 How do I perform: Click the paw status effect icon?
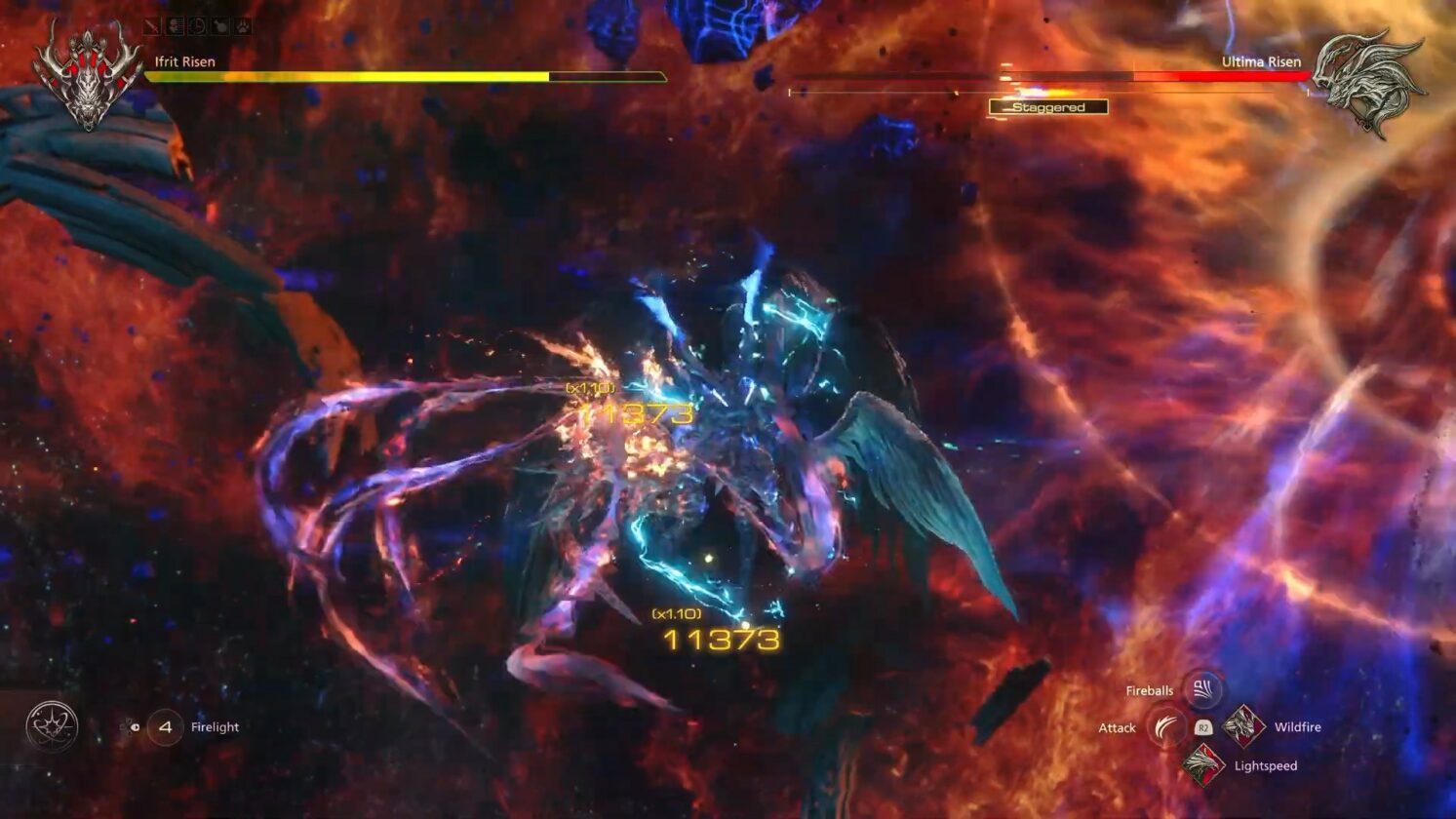click(x=242, y=26)
